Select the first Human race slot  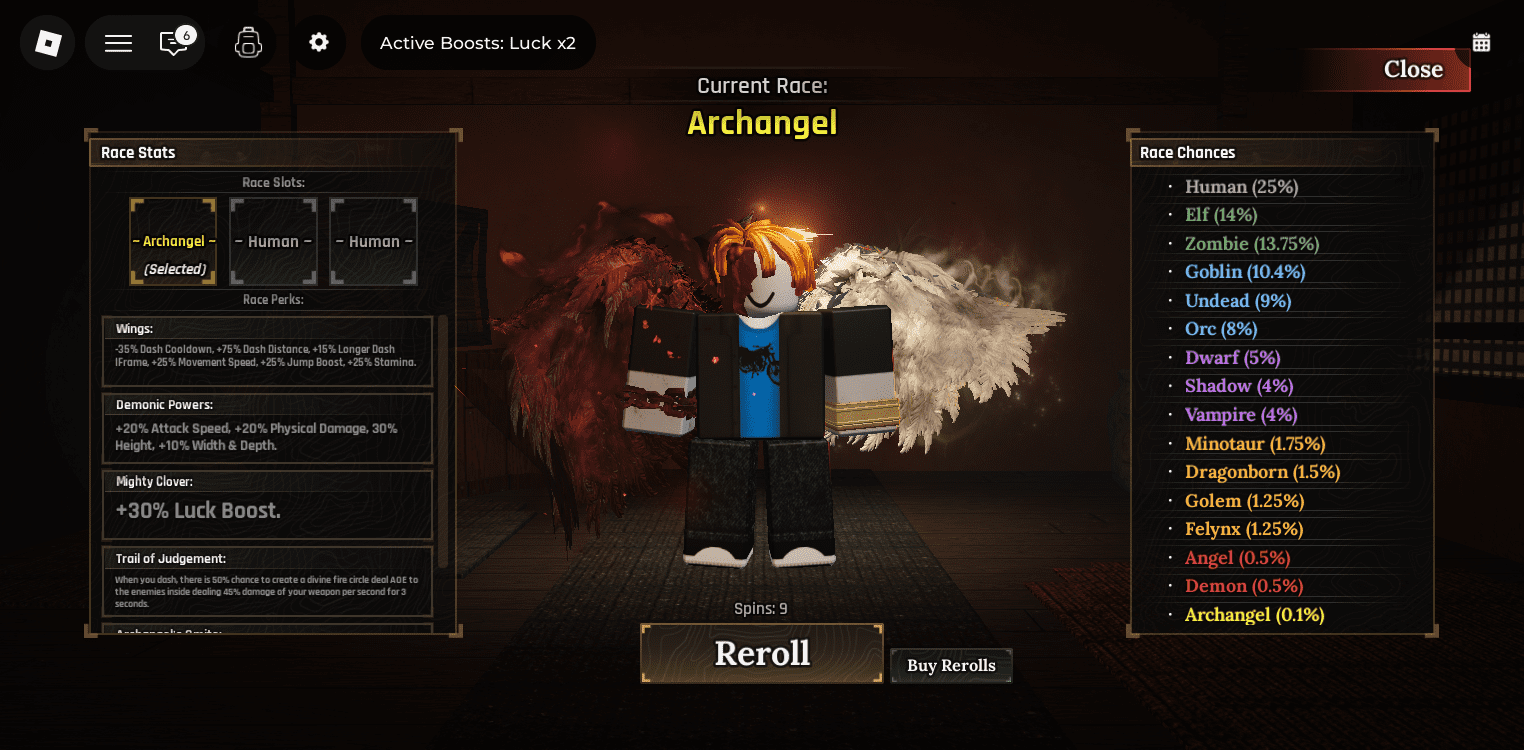click(x=273, y=241)
